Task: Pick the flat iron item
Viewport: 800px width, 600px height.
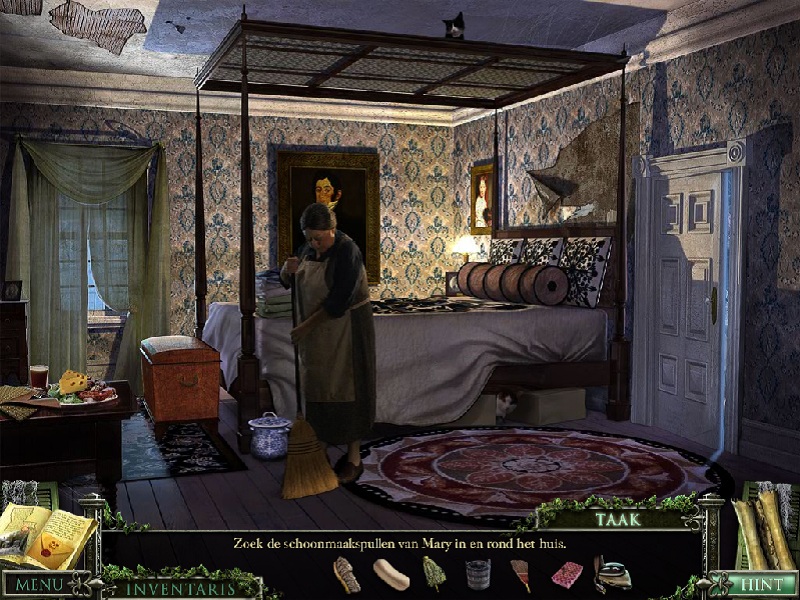Action: coord(612,574)
